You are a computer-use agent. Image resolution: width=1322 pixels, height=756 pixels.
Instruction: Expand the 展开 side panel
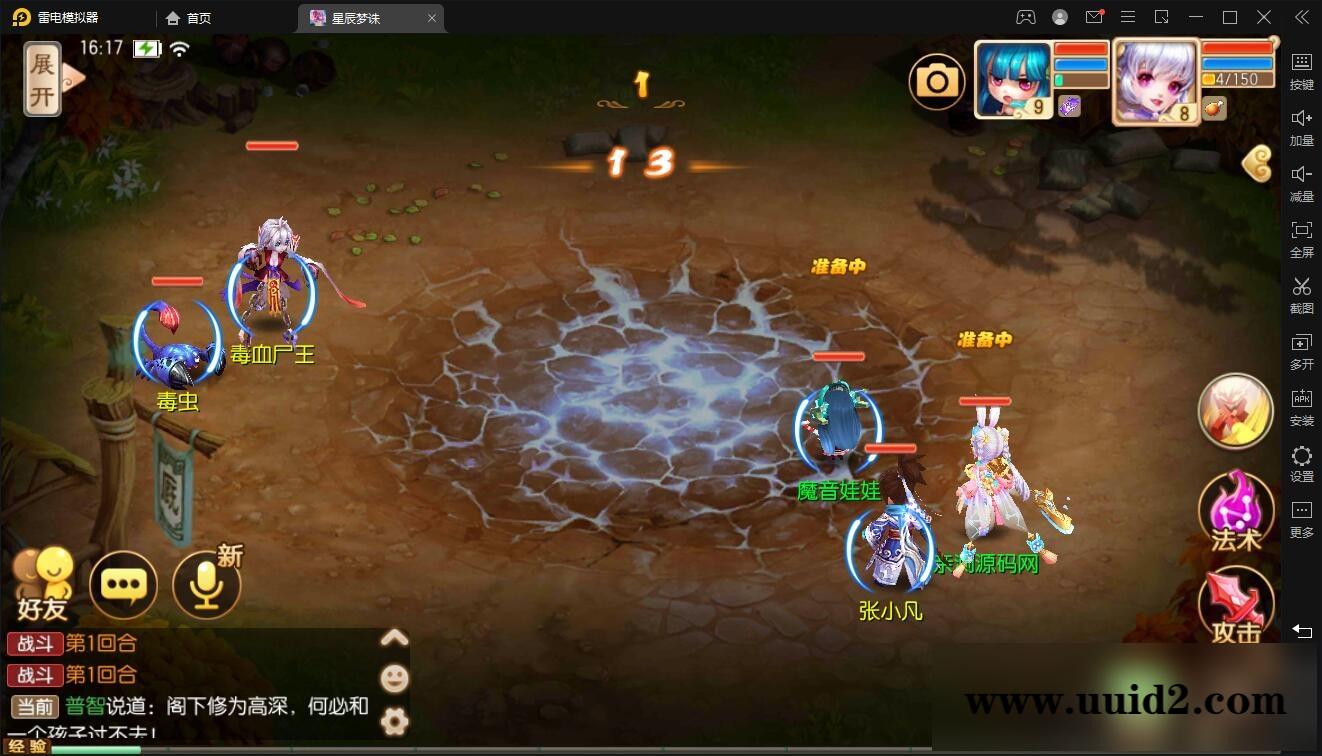coord(42,78)
